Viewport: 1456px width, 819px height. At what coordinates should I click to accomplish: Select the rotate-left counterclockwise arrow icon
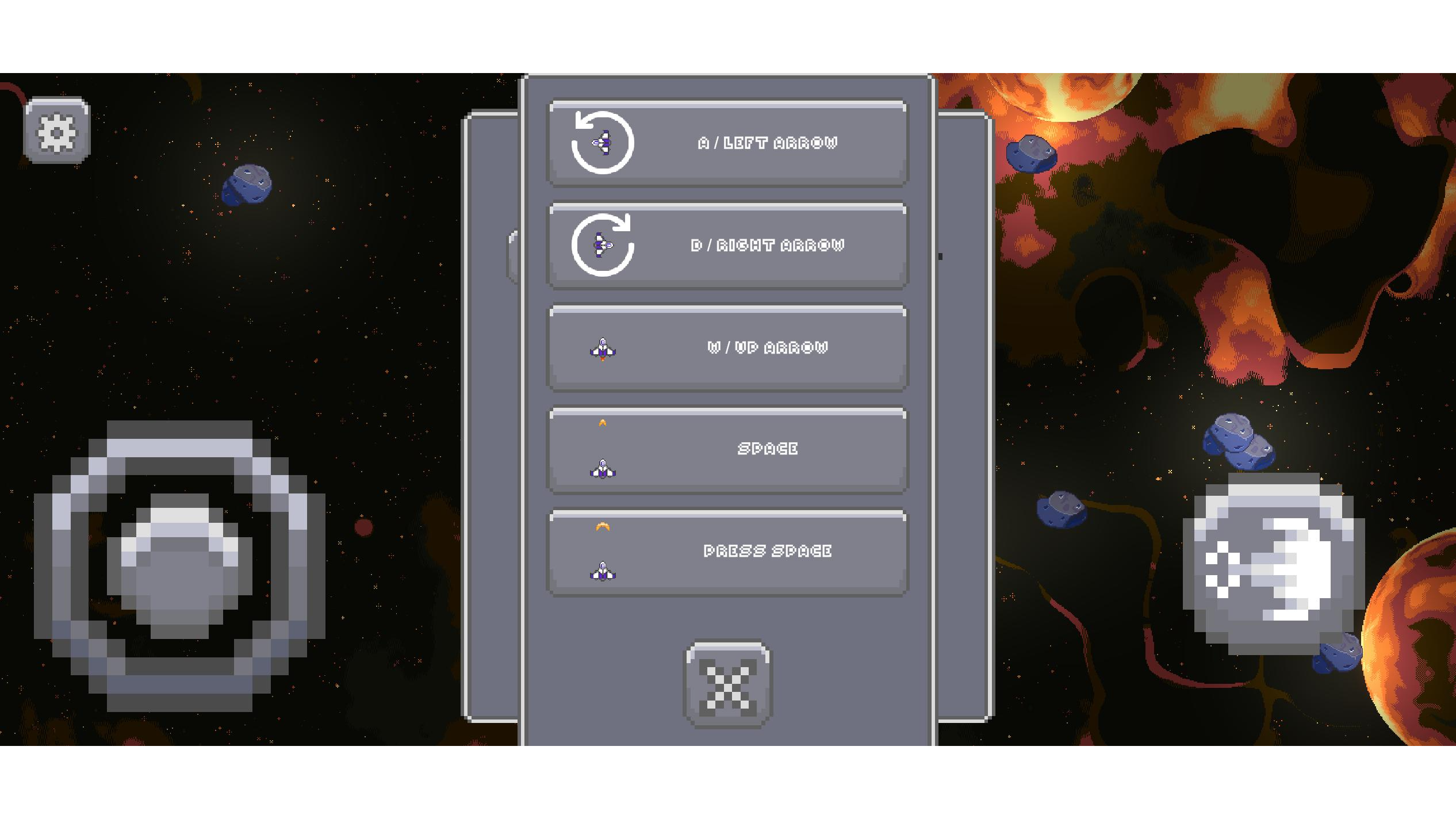point(601,143)
